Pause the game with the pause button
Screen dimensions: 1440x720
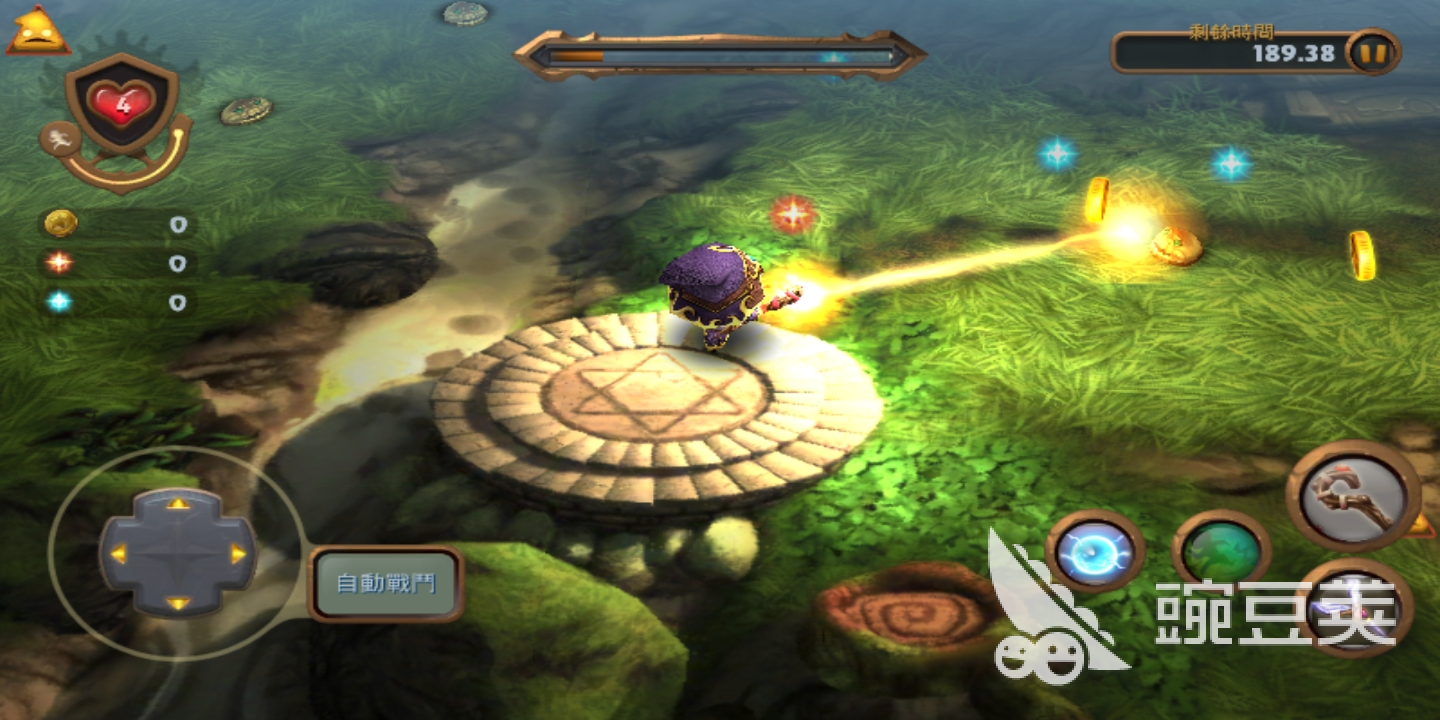(x=1374, y=53)
